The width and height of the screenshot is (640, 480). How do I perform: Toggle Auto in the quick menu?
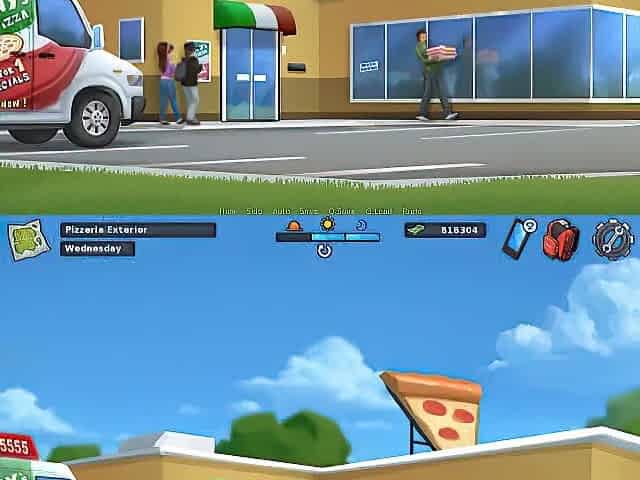pyautogui.click(x=282, y=211)
